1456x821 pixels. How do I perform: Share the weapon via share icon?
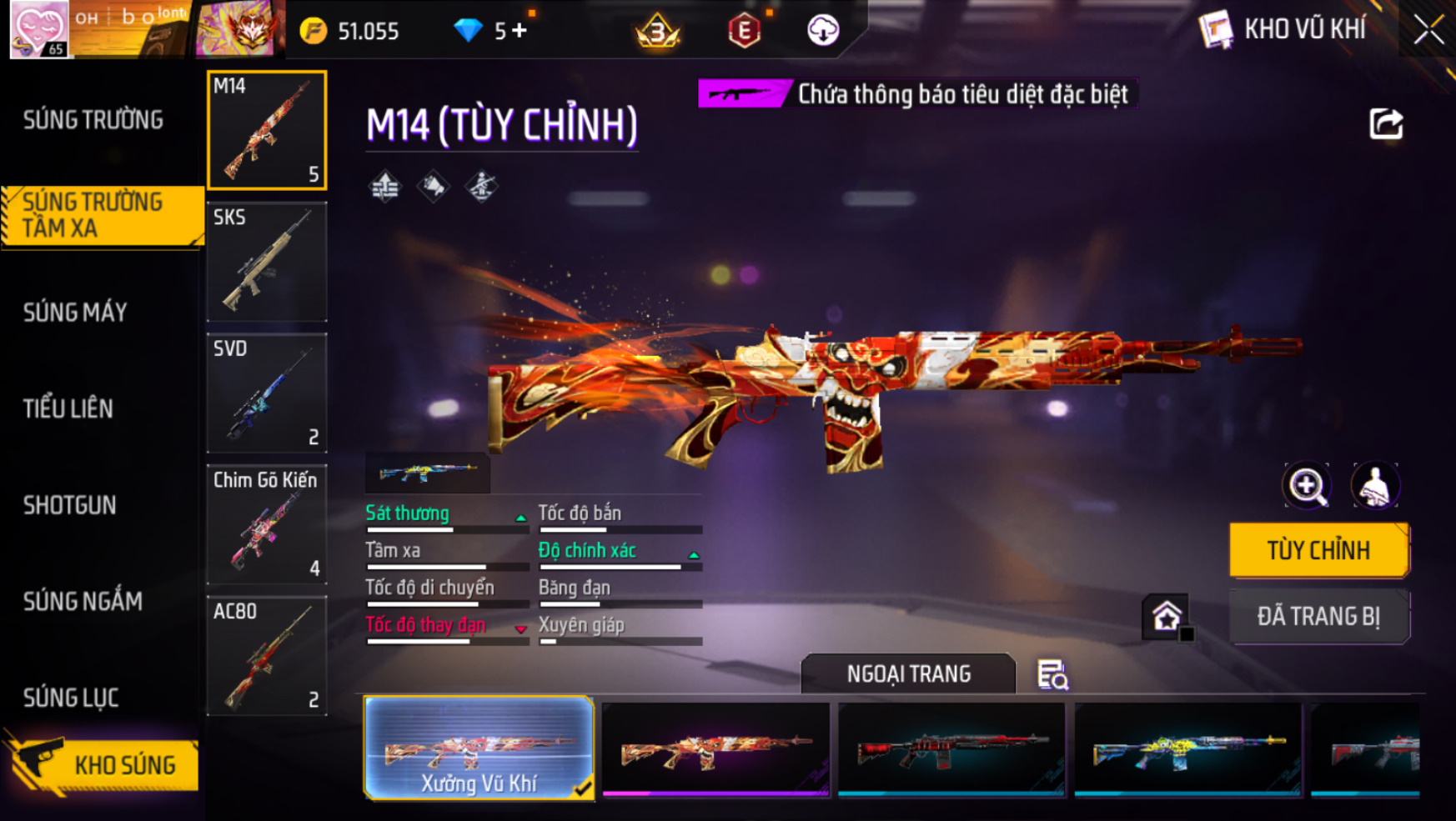pyautogui.click(x=1386, y=124)
